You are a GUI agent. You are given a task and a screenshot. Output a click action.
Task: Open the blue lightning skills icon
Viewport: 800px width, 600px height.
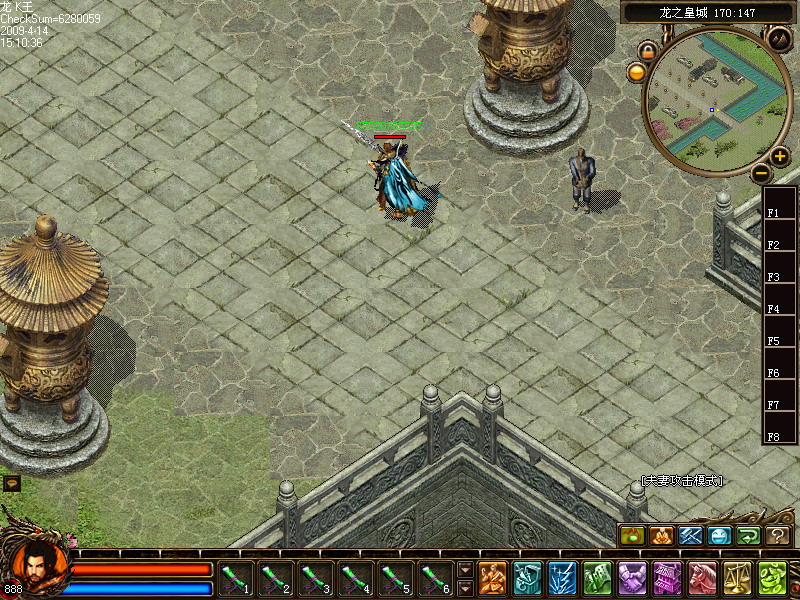(x=562, y=578)
